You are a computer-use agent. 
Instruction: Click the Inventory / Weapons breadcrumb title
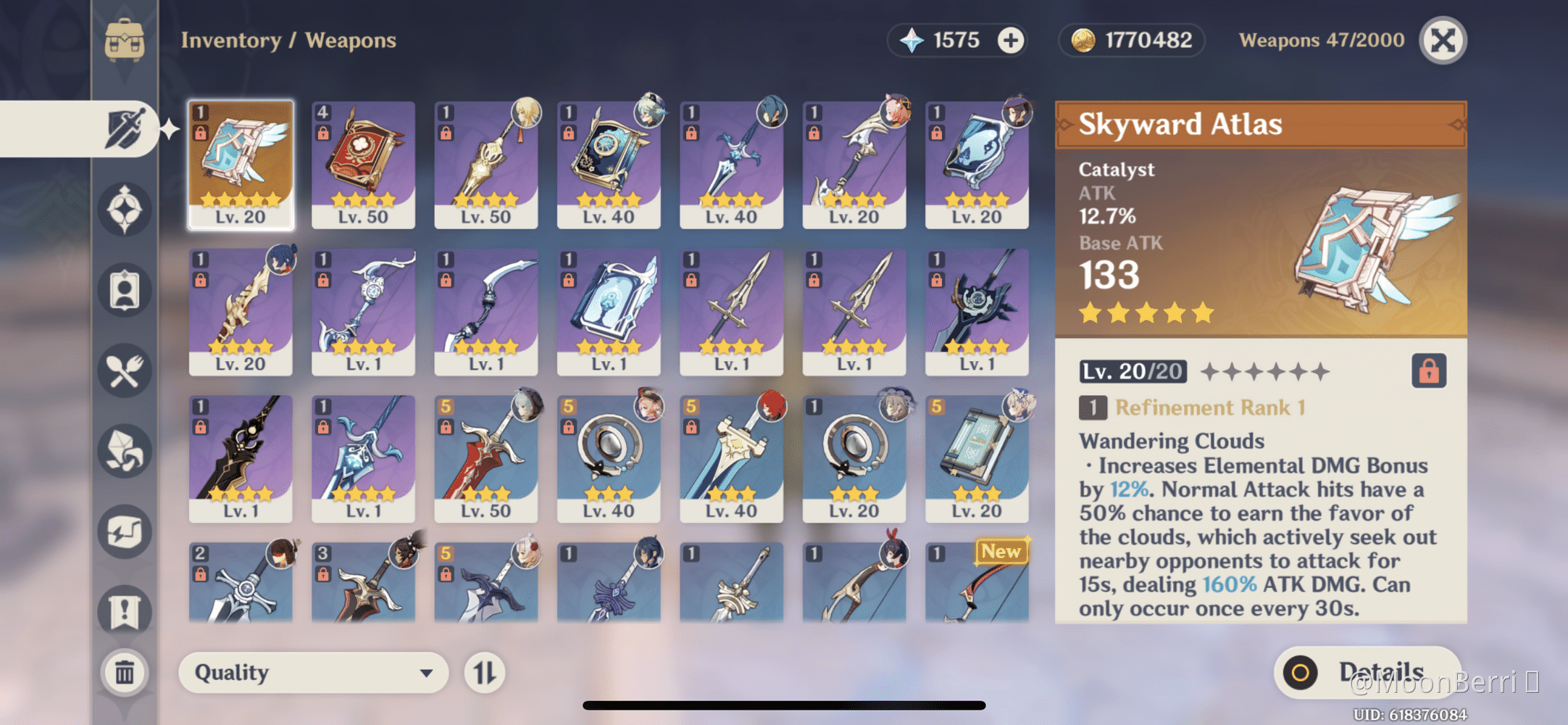point(288,40)
